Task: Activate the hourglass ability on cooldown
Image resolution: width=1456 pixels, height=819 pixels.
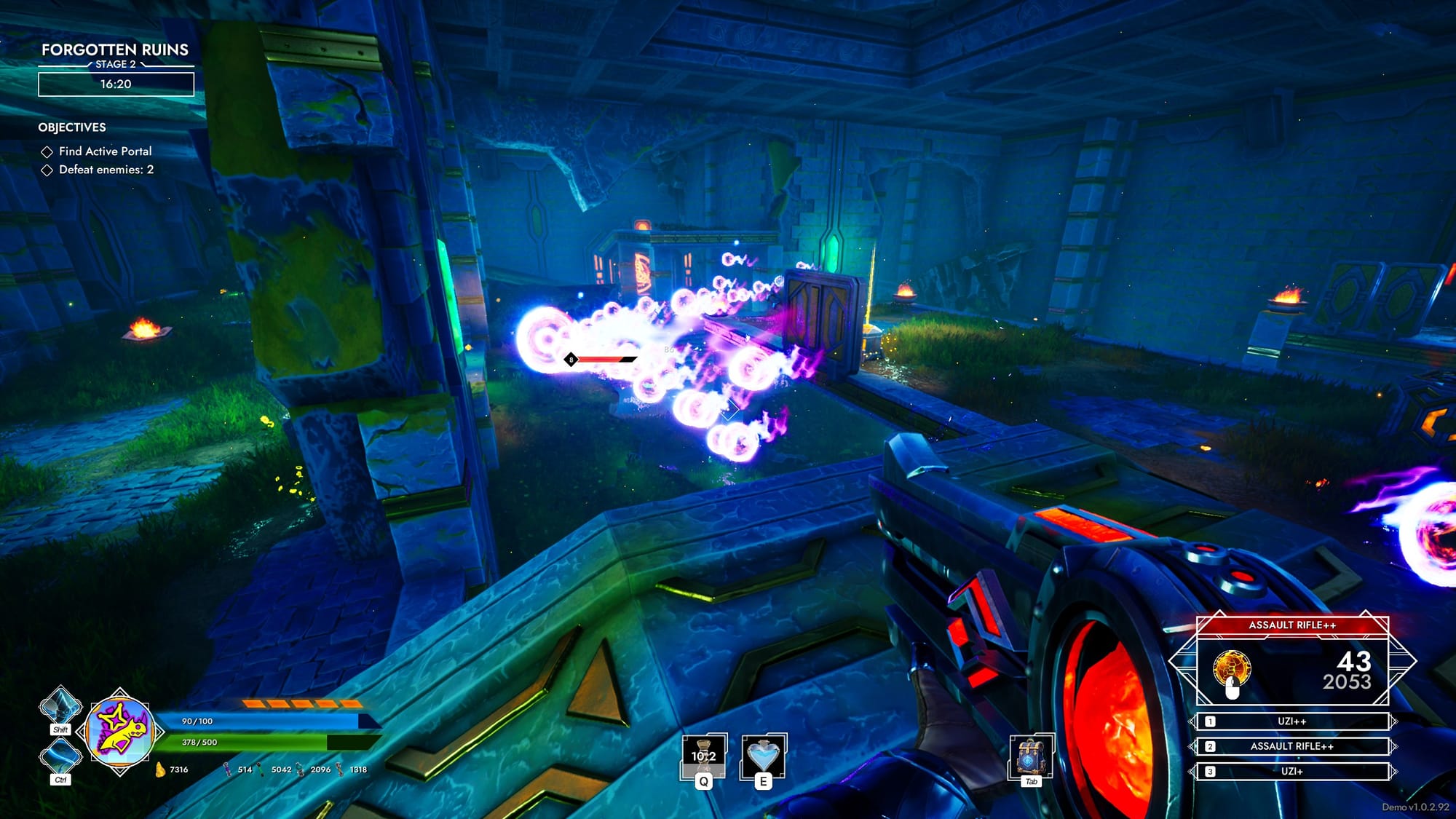Action: tap(703, 757)
